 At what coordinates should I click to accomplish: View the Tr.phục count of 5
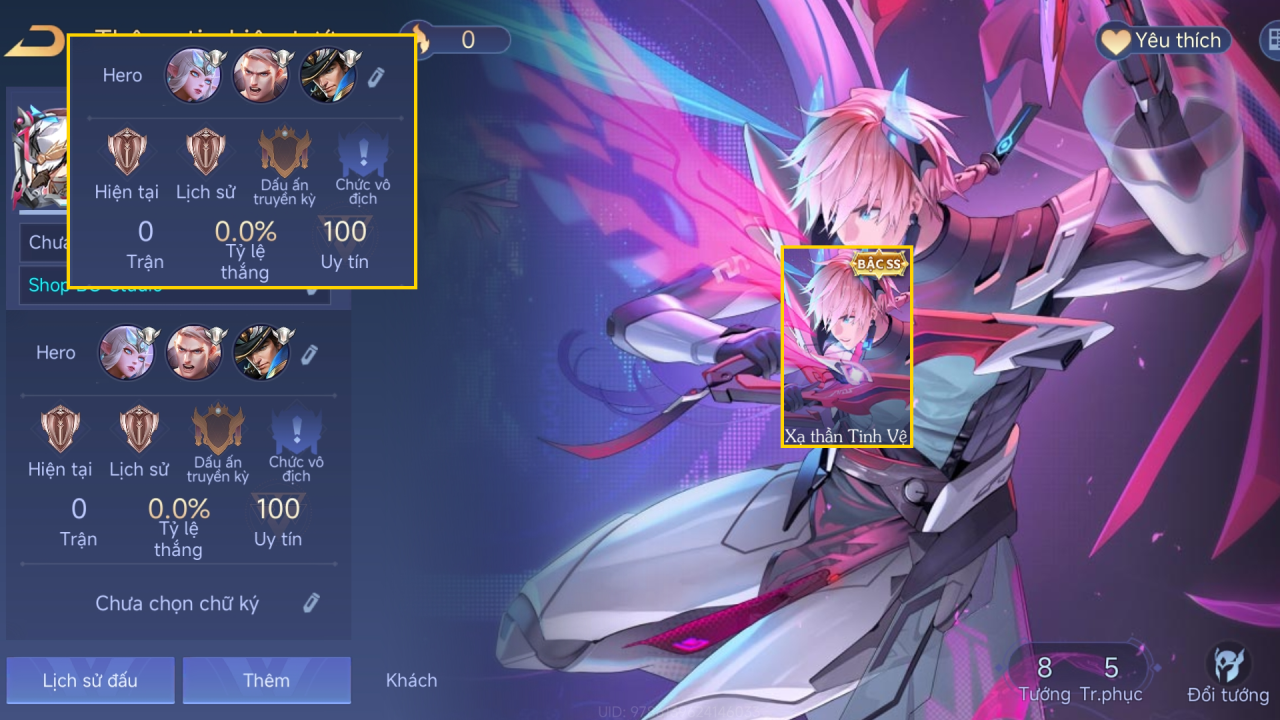[x=1110, y=678]
